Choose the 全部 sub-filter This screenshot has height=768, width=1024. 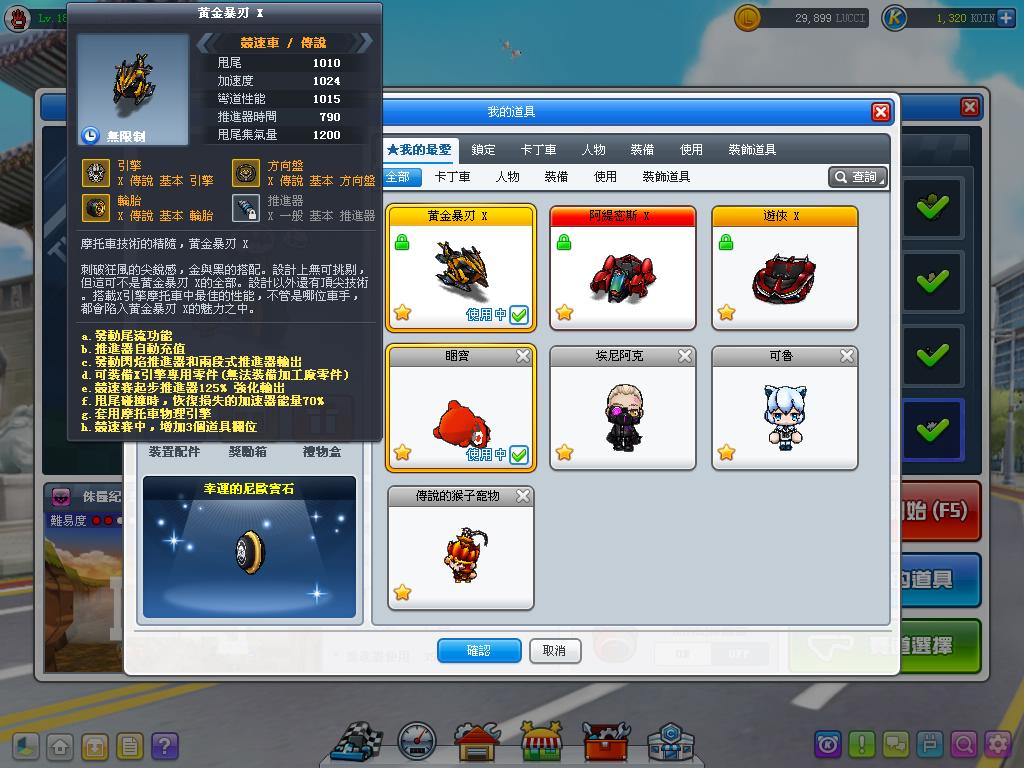pyautogui.click(x=398, y=177)
